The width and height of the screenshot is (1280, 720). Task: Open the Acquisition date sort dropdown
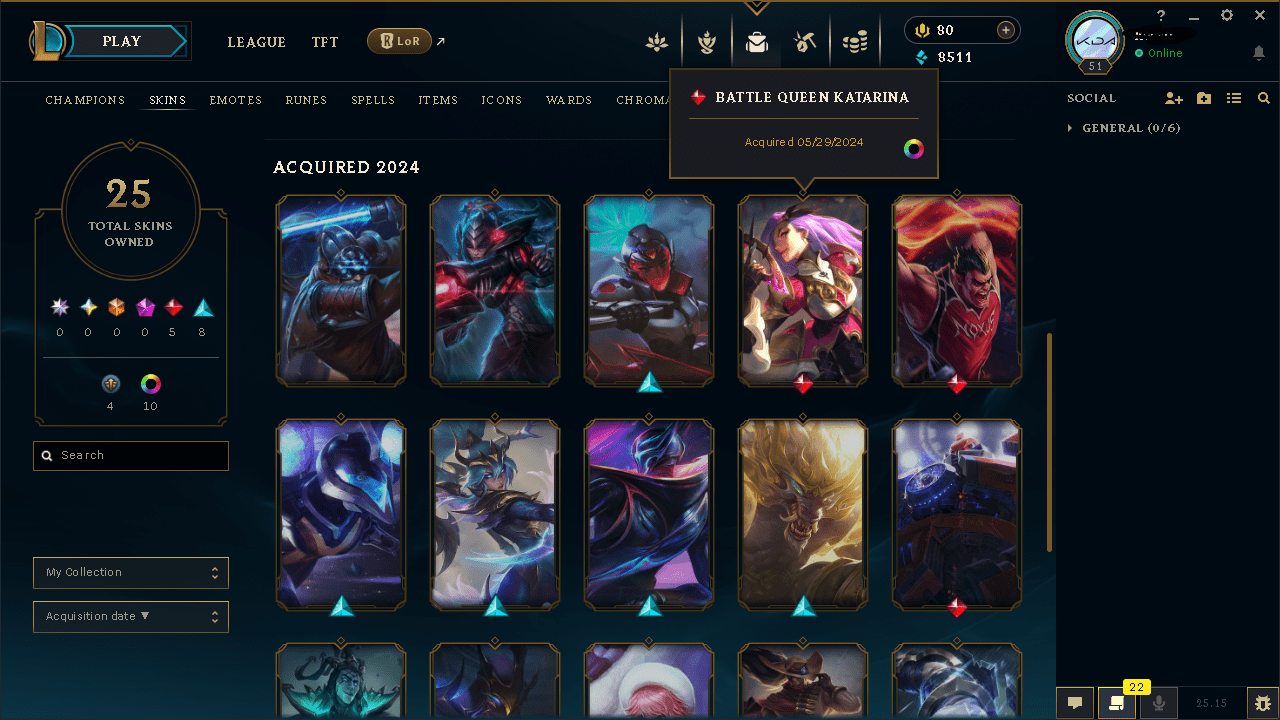pyautogui.click(x=130, y=616)
